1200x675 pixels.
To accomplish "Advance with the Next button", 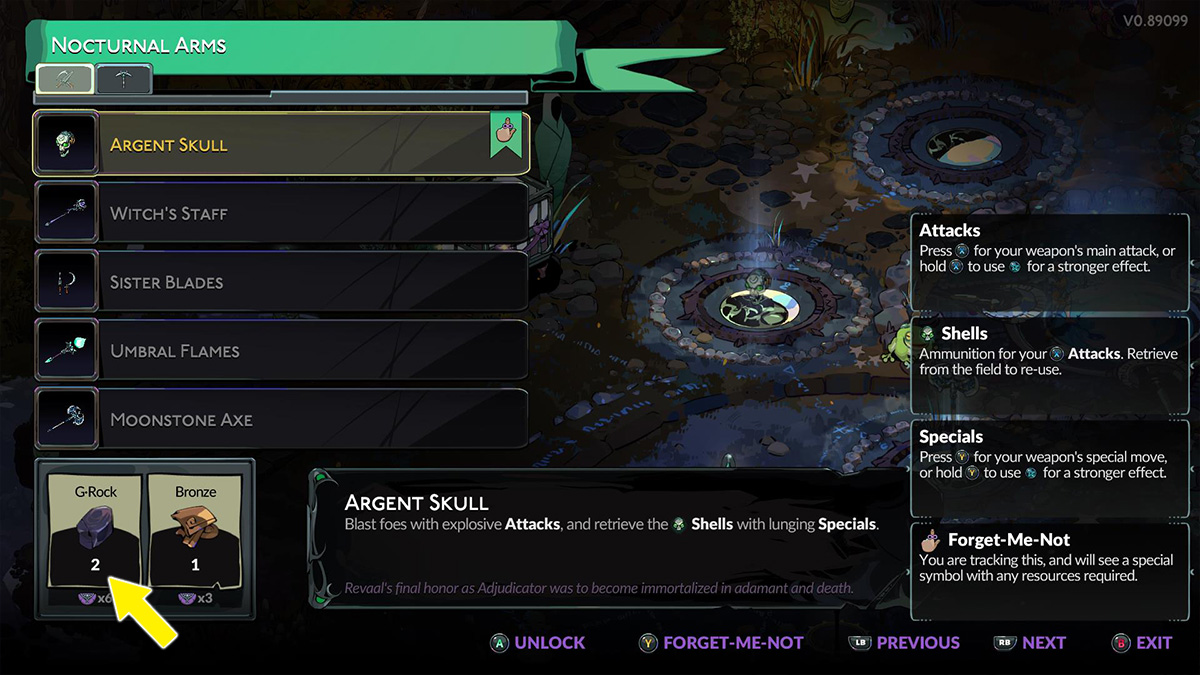I will (1031, 643).
